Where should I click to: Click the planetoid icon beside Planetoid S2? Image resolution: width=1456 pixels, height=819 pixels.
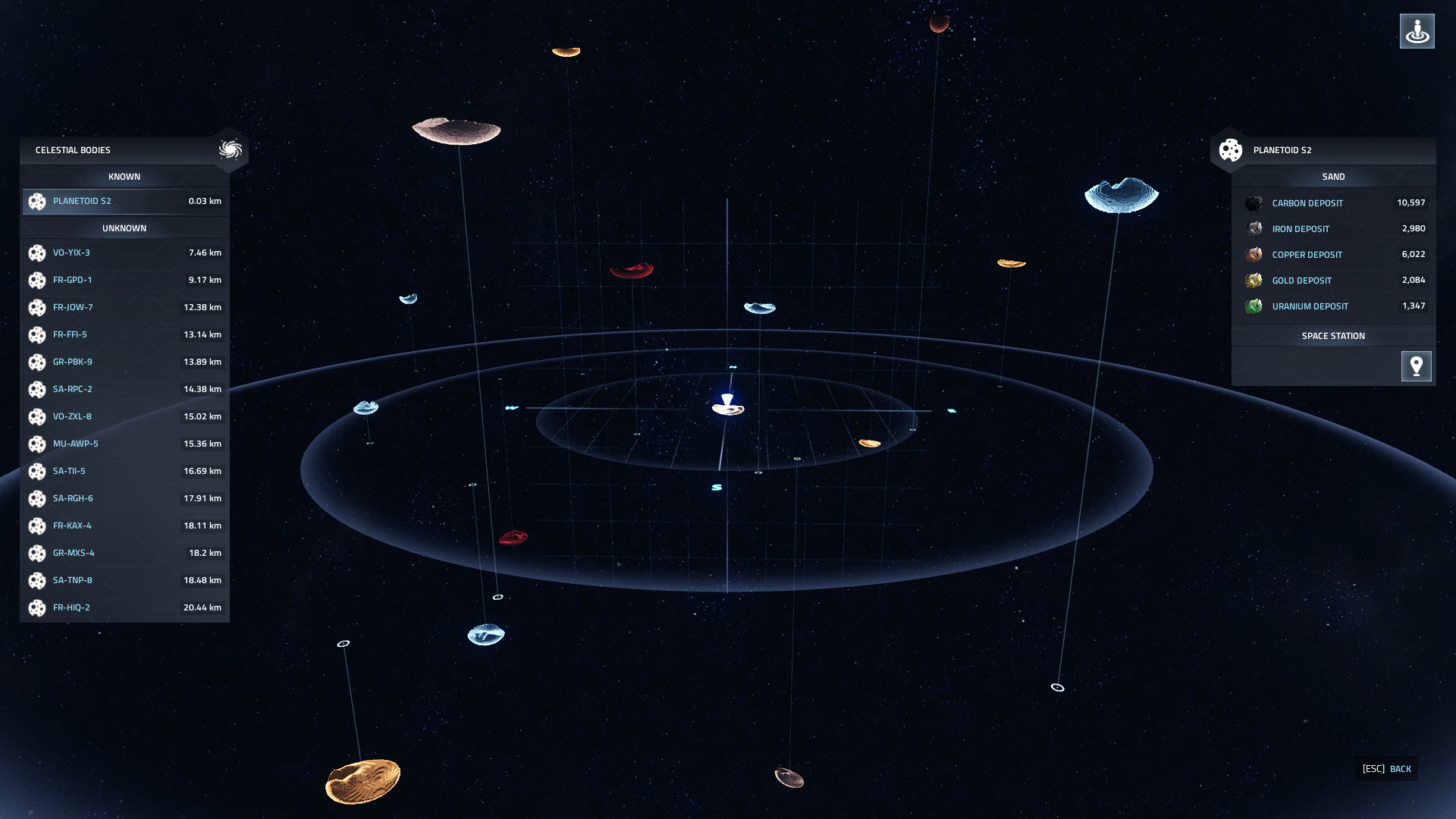[37, 201]
